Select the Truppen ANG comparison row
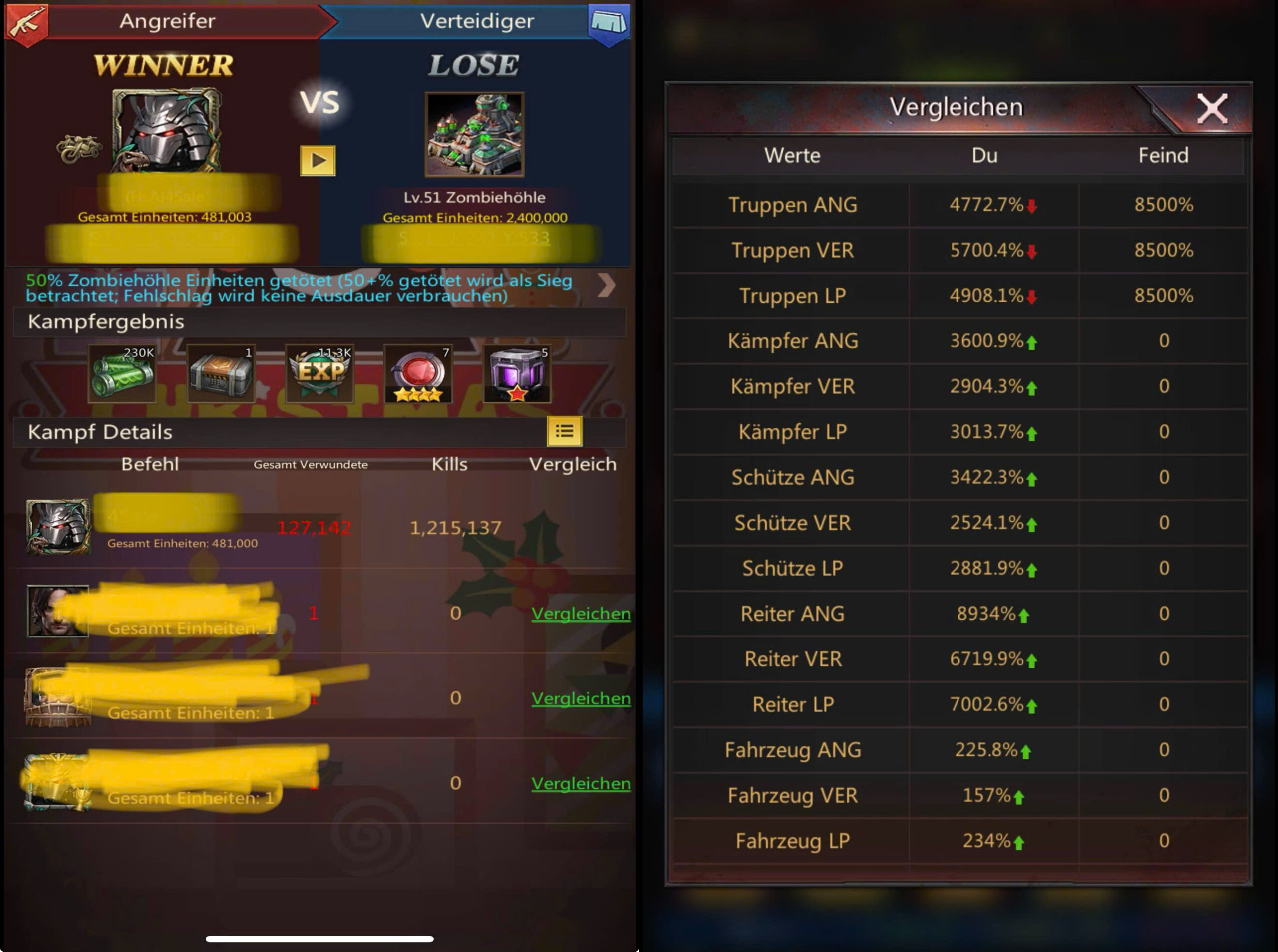 [959, 205]
